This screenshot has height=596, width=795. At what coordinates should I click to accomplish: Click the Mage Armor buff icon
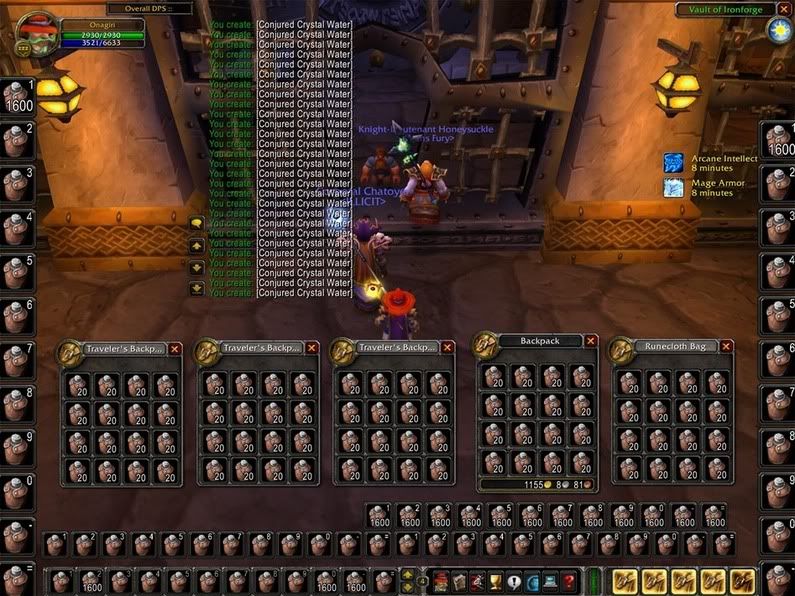pos(674,187)
